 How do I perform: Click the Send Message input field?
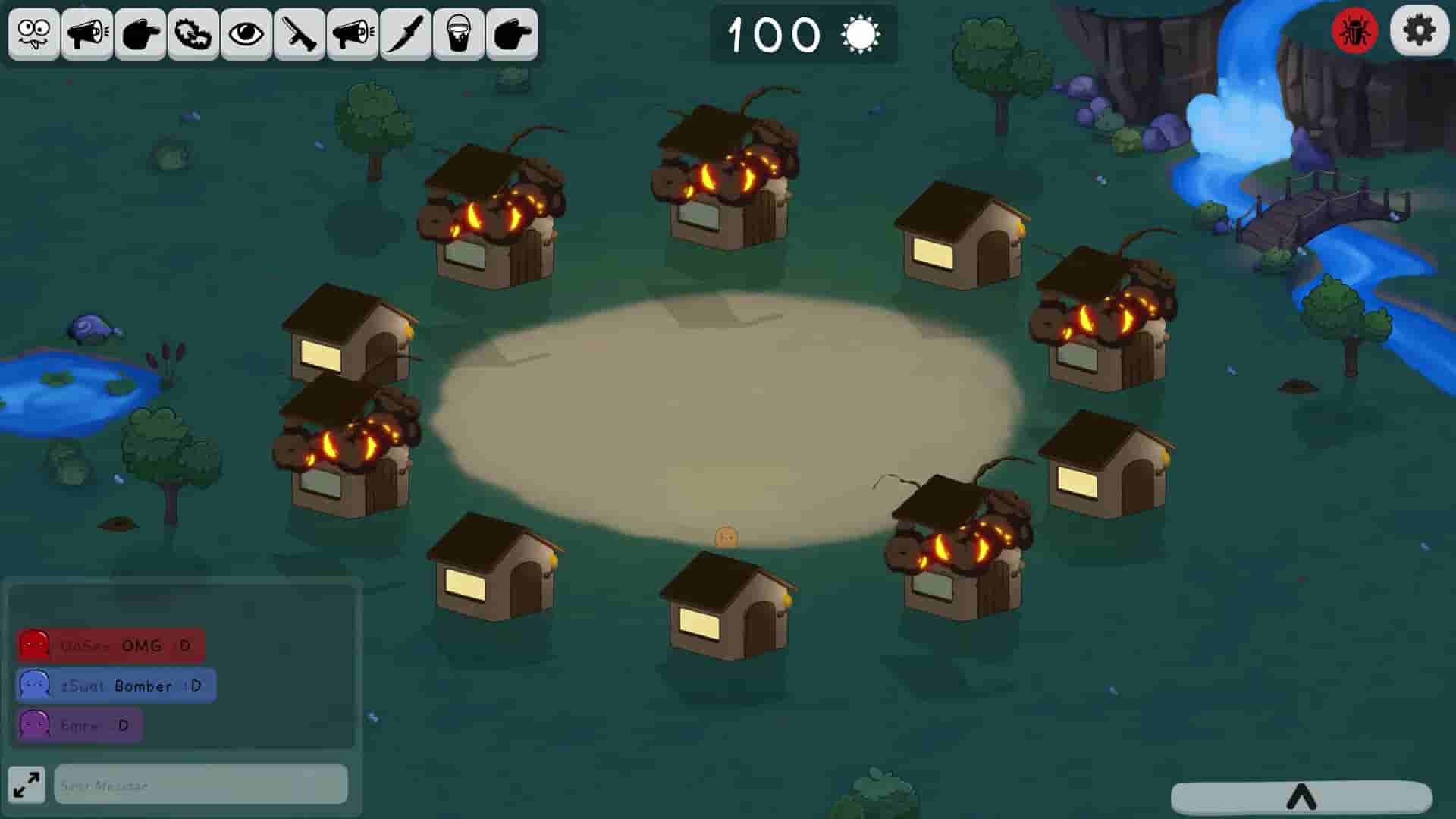(x=200, y=786)
